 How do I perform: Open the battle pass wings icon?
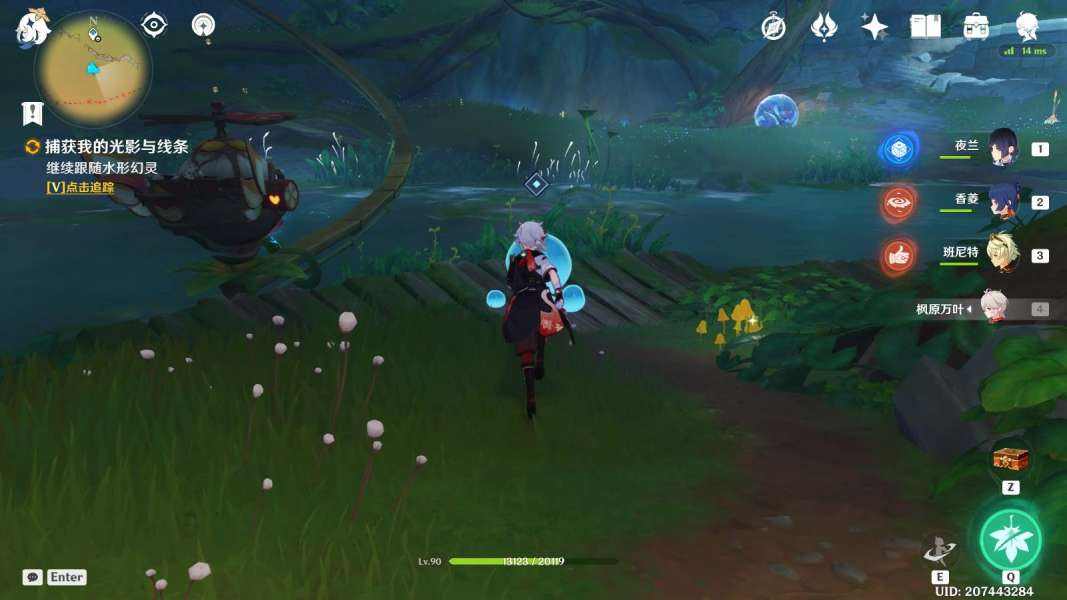[x=824, y=27]
